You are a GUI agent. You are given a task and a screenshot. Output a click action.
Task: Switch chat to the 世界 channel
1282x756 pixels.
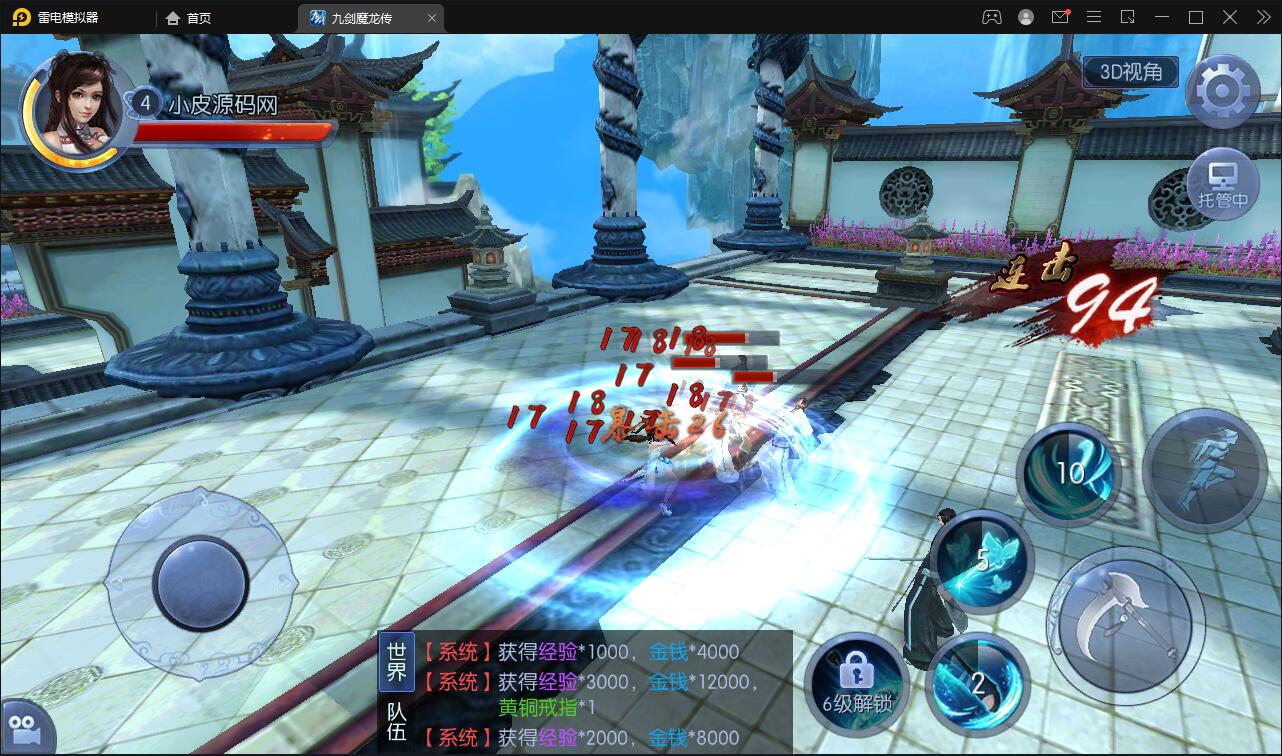[x=397, y=660]
